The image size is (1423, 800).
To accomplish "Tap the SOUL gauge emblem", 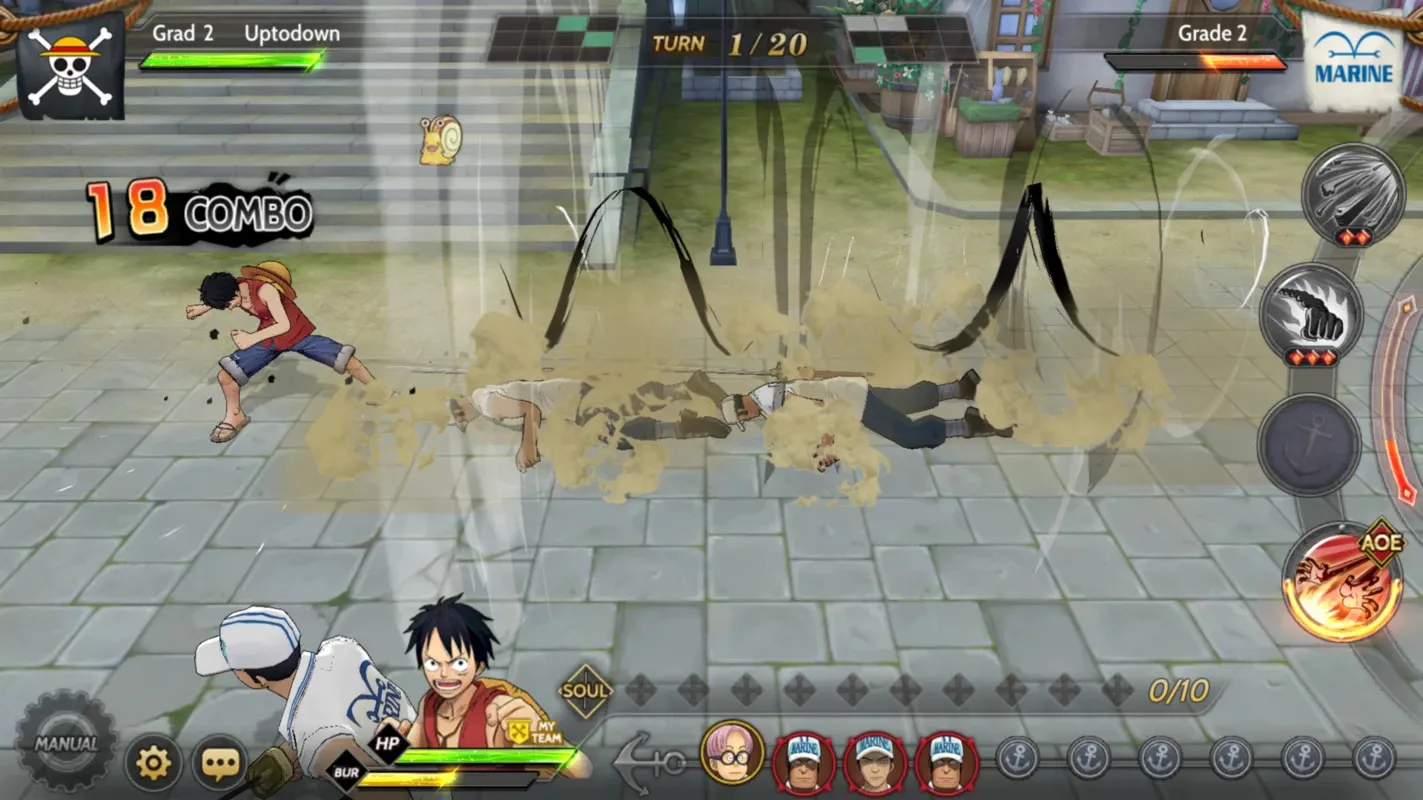I will click(587, 690).
